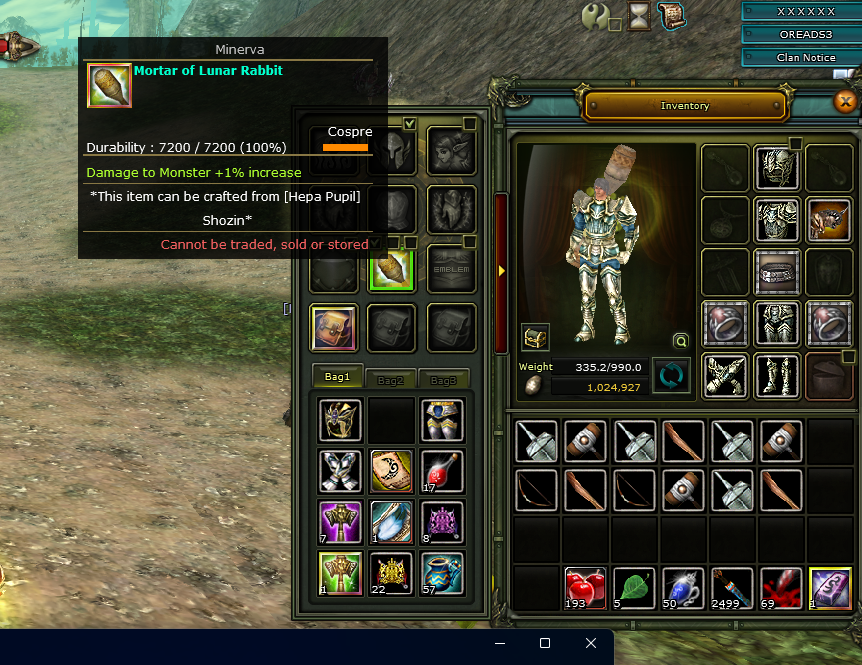Viewport: 862px width, 665px height.
Task: Select the Mortar of Lunar Rabbit cospre slot
Action: click(391, 269)
